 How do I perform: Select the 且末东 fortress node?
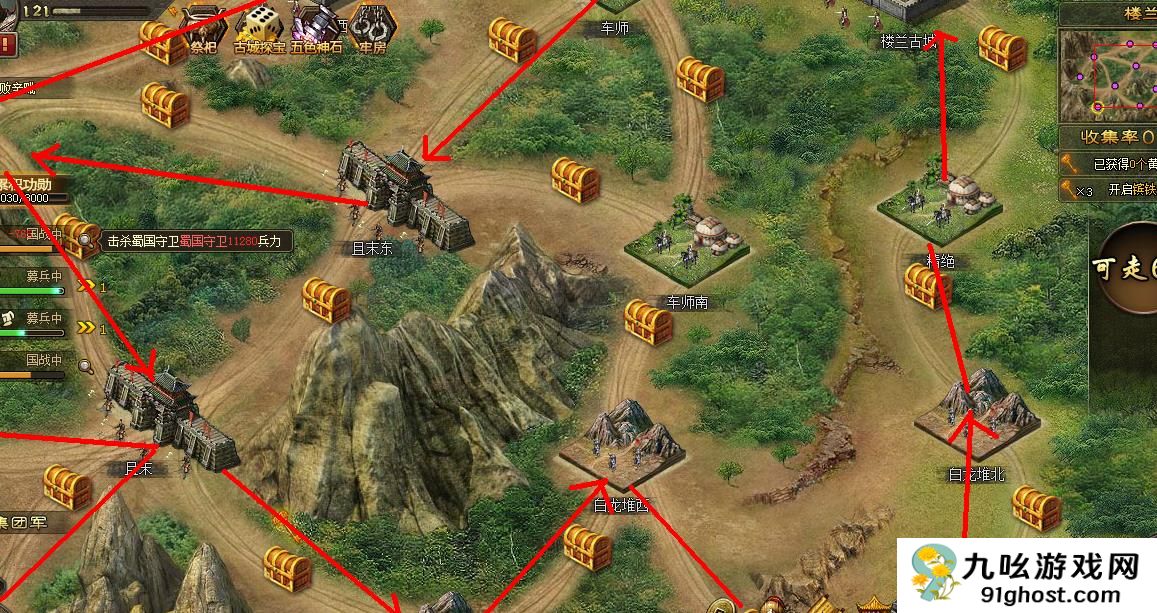pos(402,197)
